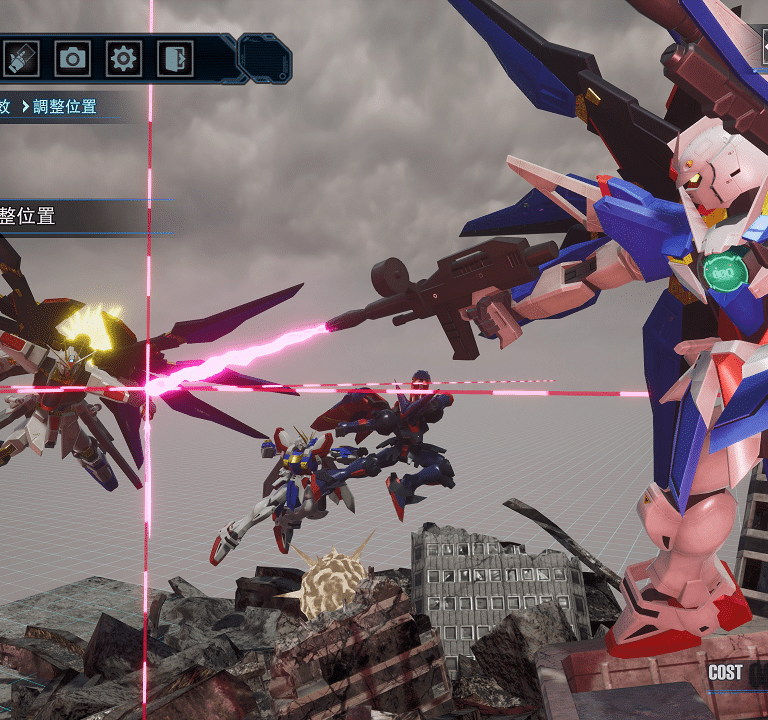Exit using the door icon

click(x=174, y=59)
